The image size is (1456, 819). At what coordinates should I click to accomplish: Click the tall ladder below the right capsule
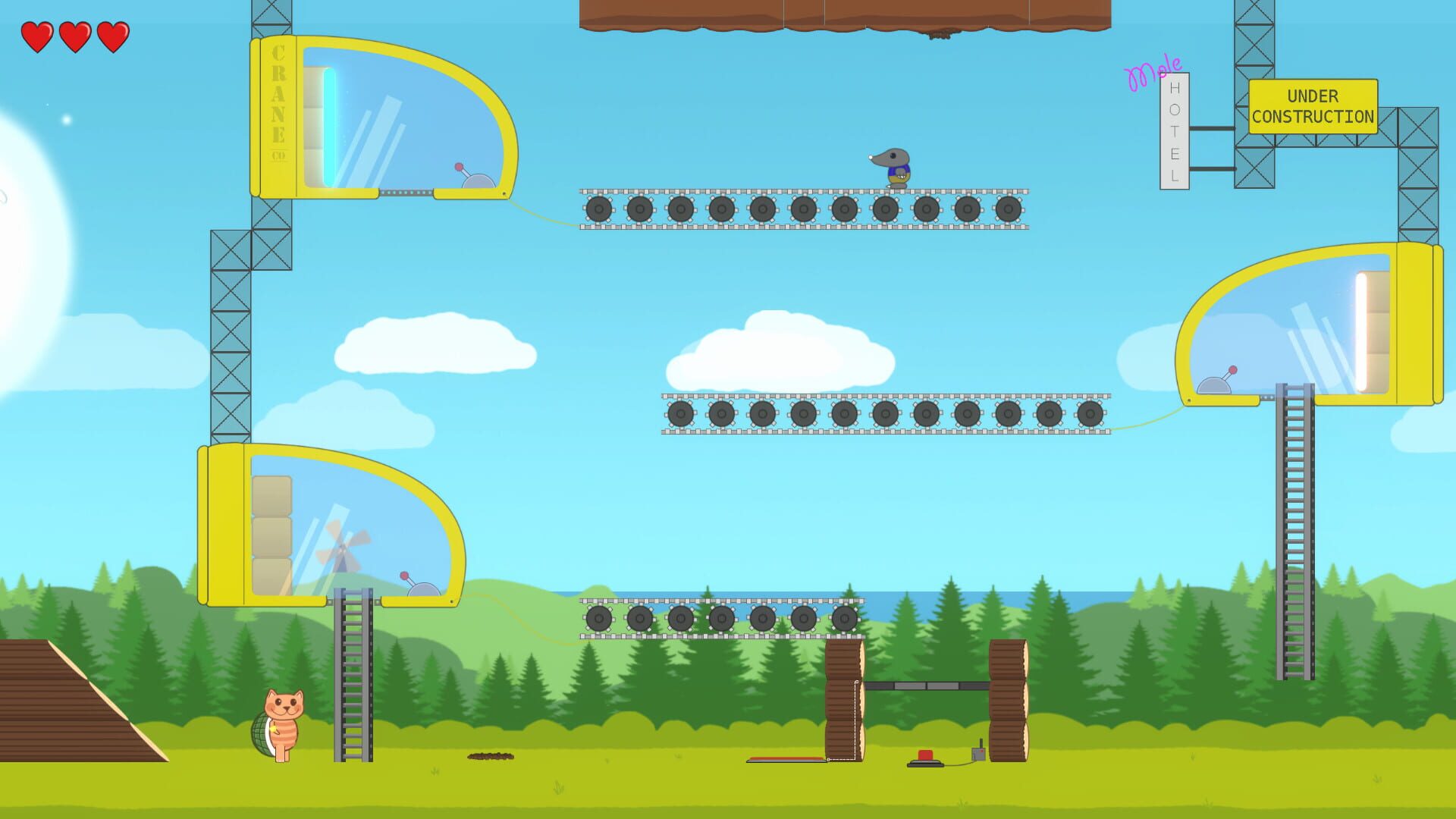pos(1293,531)
